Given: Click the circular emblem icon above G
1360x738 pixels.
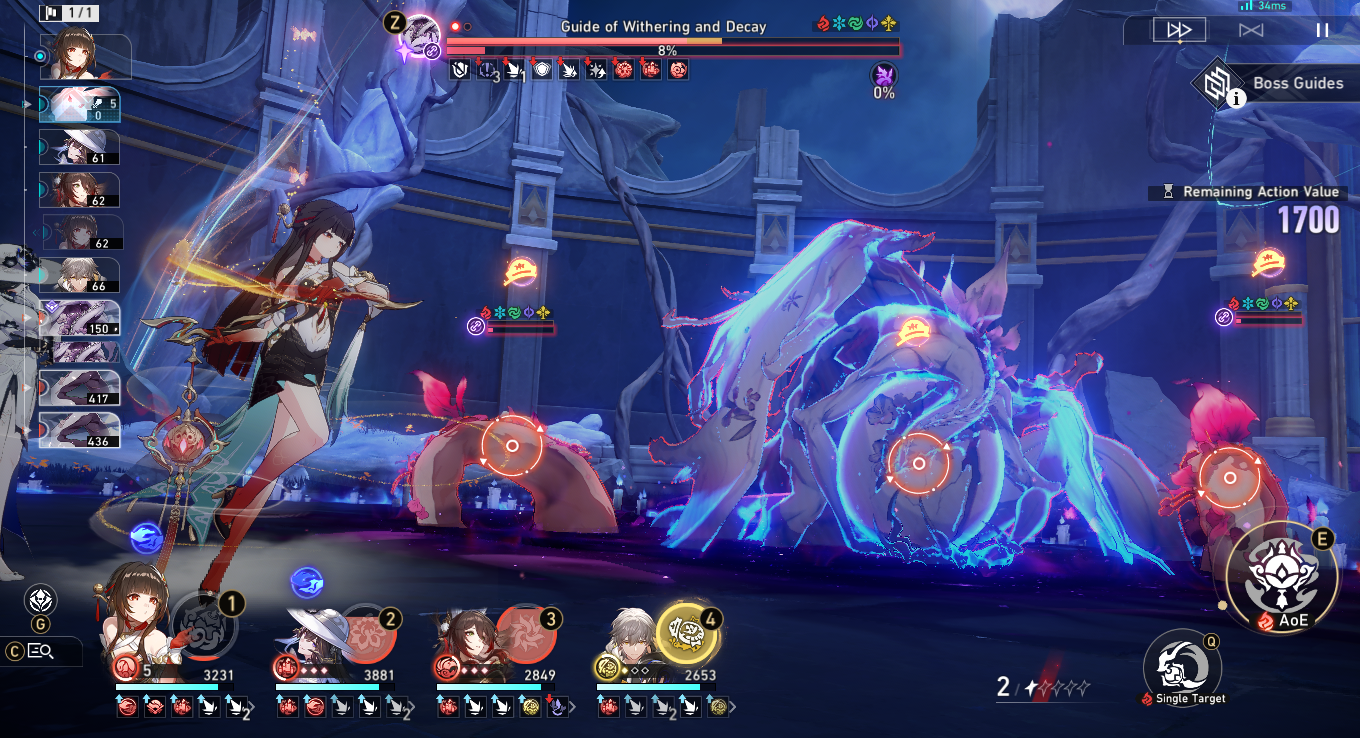Looking at the screenshot, I should pos(40,600).
